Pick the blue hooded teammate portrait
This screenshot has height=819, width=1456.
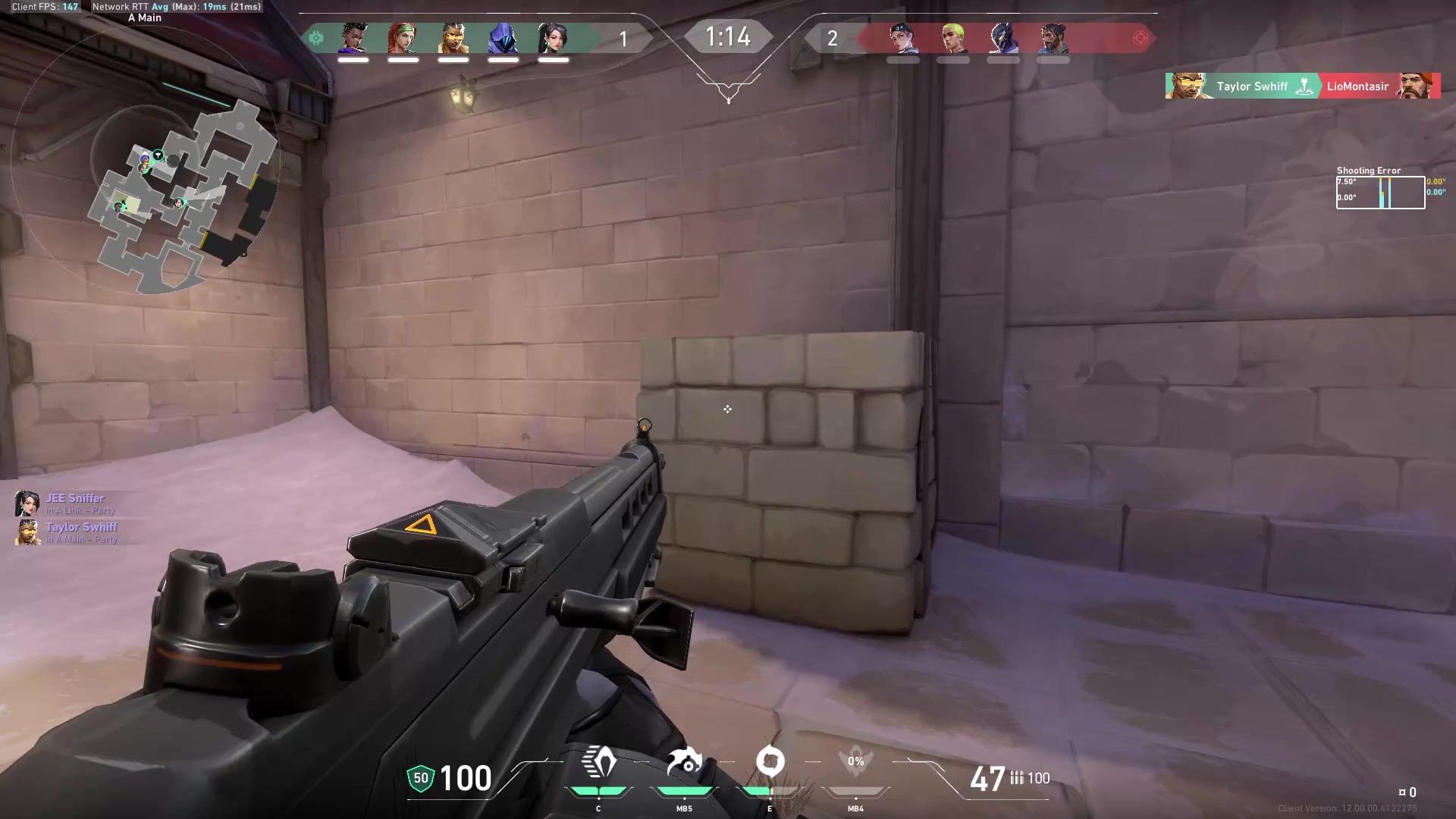pyautogui.click(x=503, y=38)
